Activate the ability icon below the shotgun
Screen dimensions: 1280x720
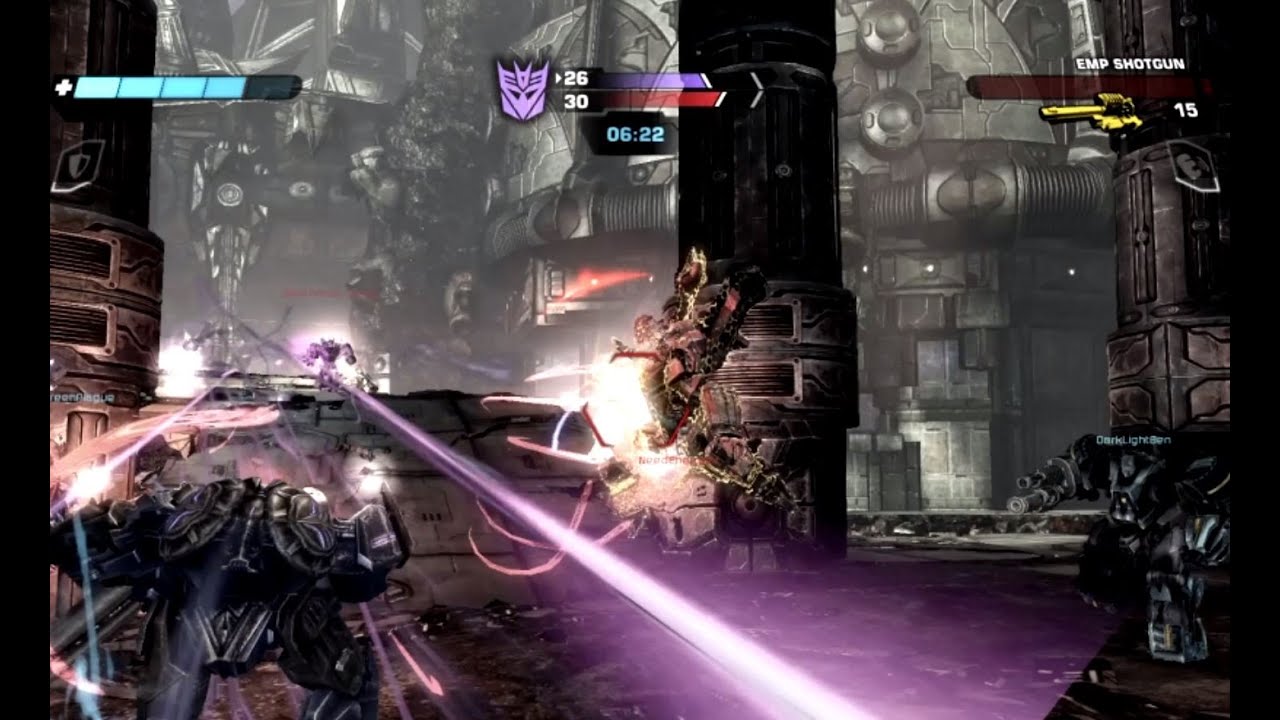[1196, 166]
